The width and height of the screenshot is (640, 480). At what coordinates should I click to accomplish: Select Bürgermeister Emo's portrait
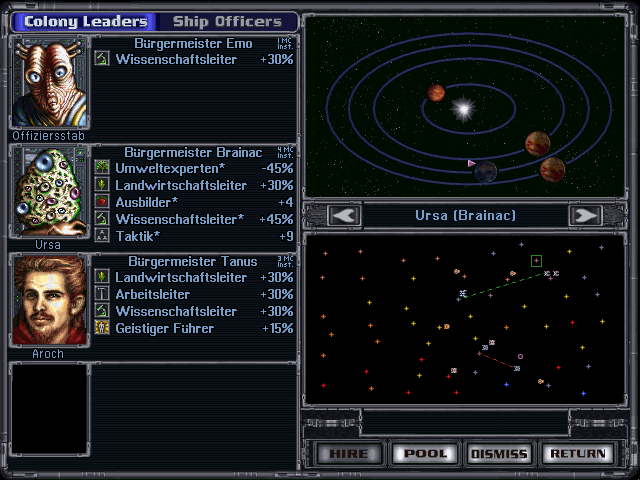[x=48, y=83]
